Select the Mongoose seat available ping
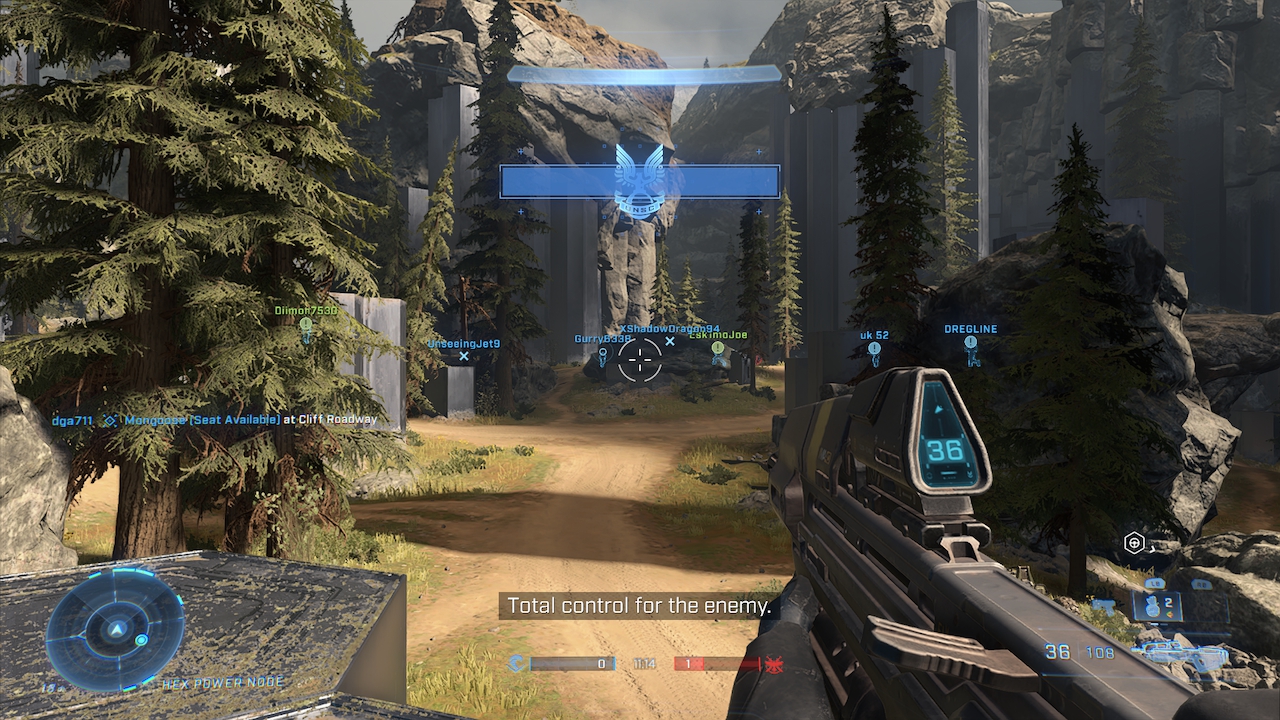Screen dimensions: 1280x720 point(111,421)
